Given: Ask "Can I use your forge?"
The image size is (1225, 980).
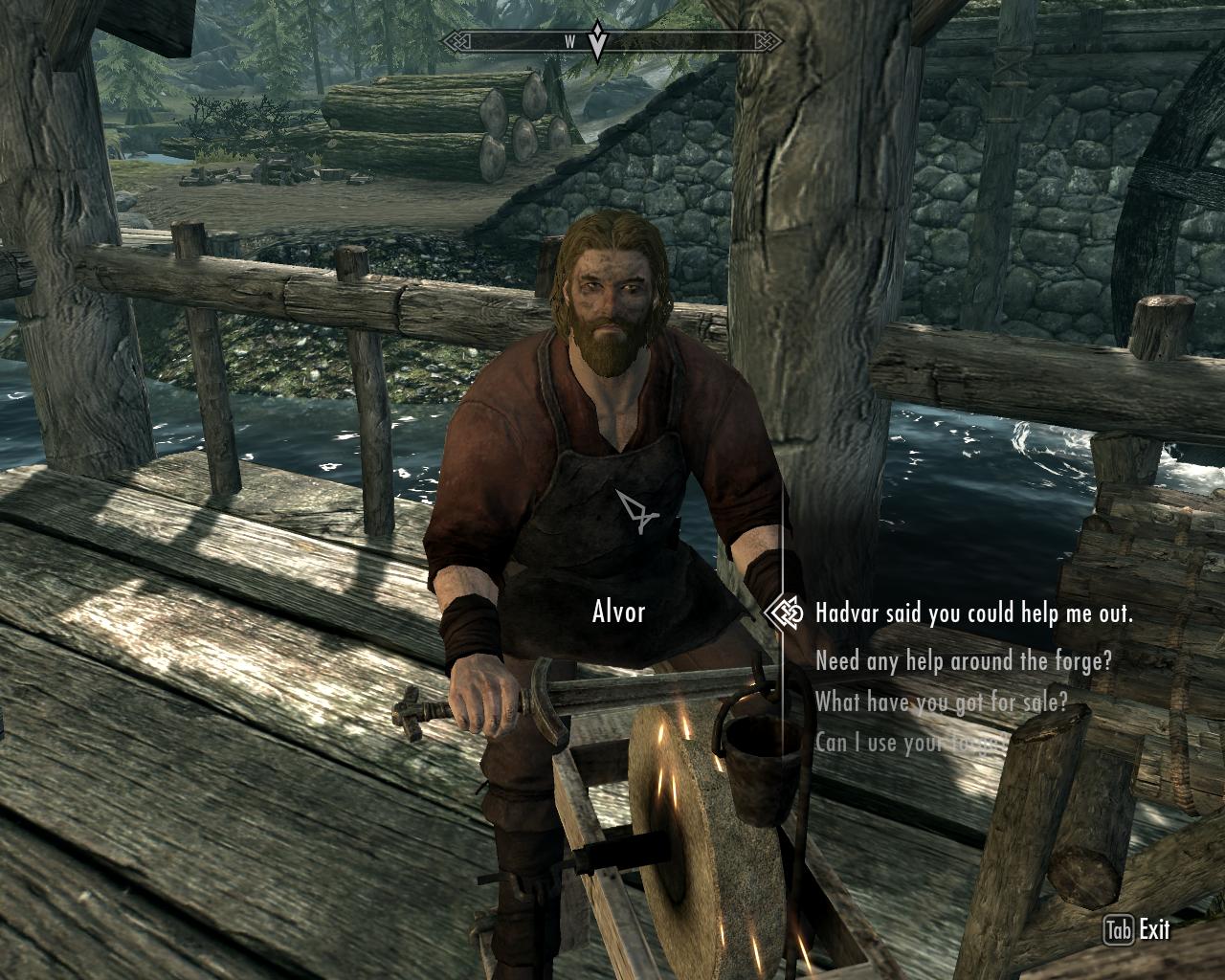Looking at the screenshot, I should point(907,742).
